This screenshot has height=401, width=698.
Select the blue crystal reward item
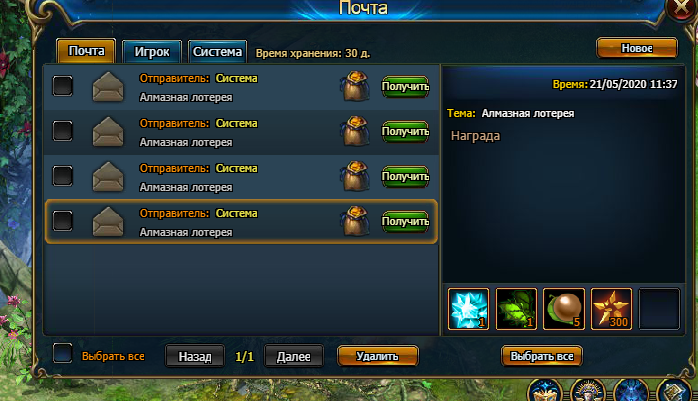[x=469, y=308]
